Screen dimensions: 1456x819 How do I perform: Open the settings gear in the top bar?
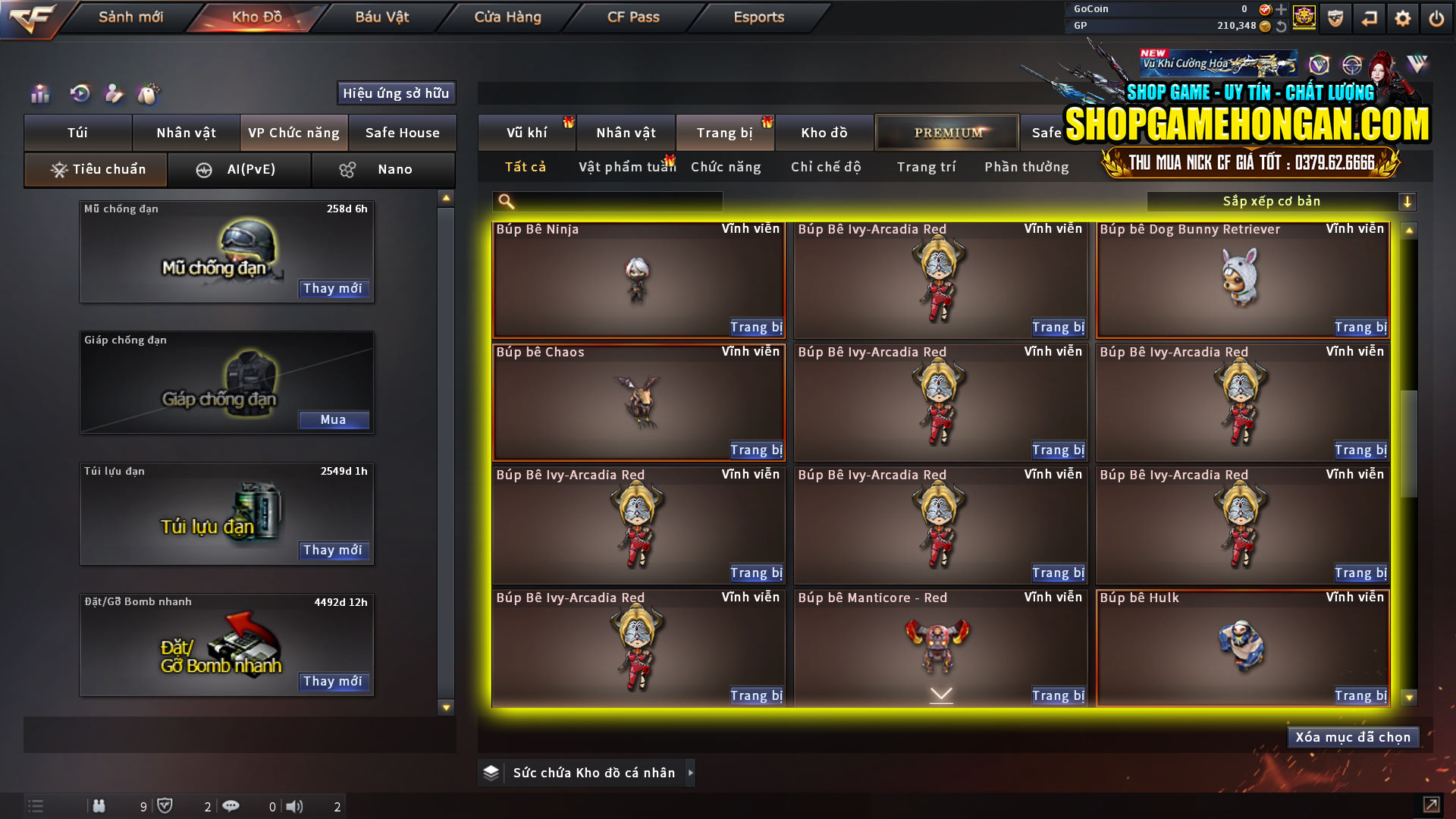[x=1404, y=17]
